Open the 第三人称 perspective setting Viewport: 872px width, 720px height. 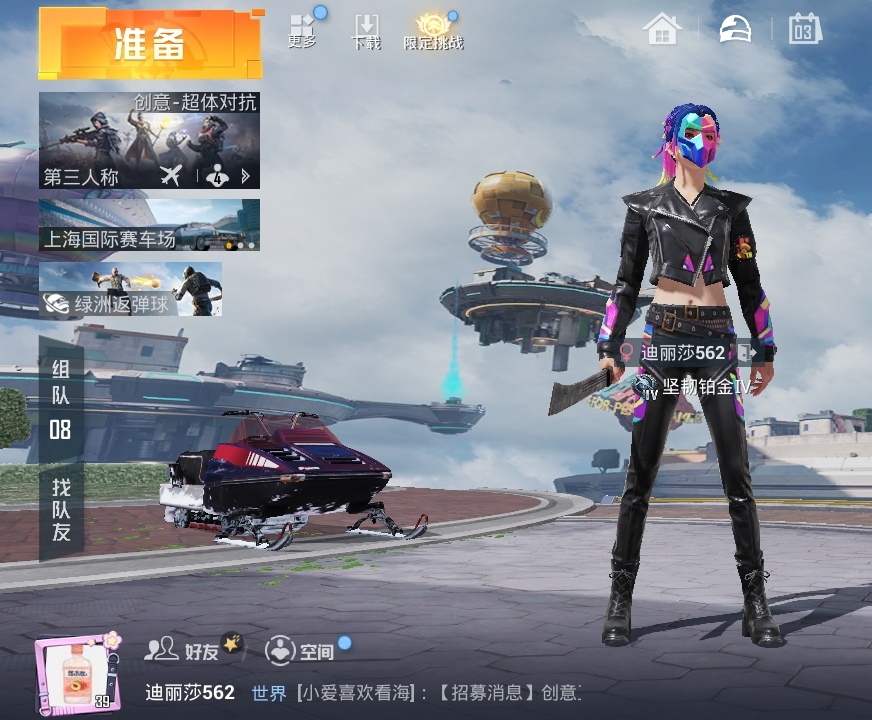(82, 178)
